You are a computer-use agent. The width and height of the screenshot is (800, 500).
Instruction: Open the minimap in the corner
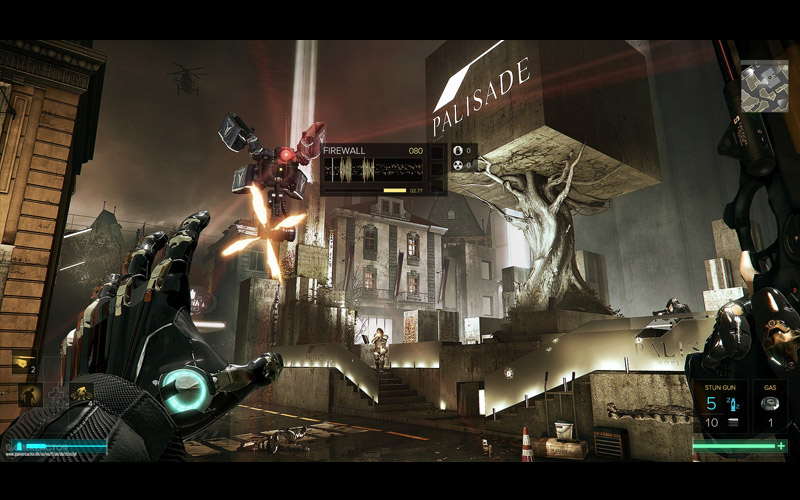pos(765,86)
